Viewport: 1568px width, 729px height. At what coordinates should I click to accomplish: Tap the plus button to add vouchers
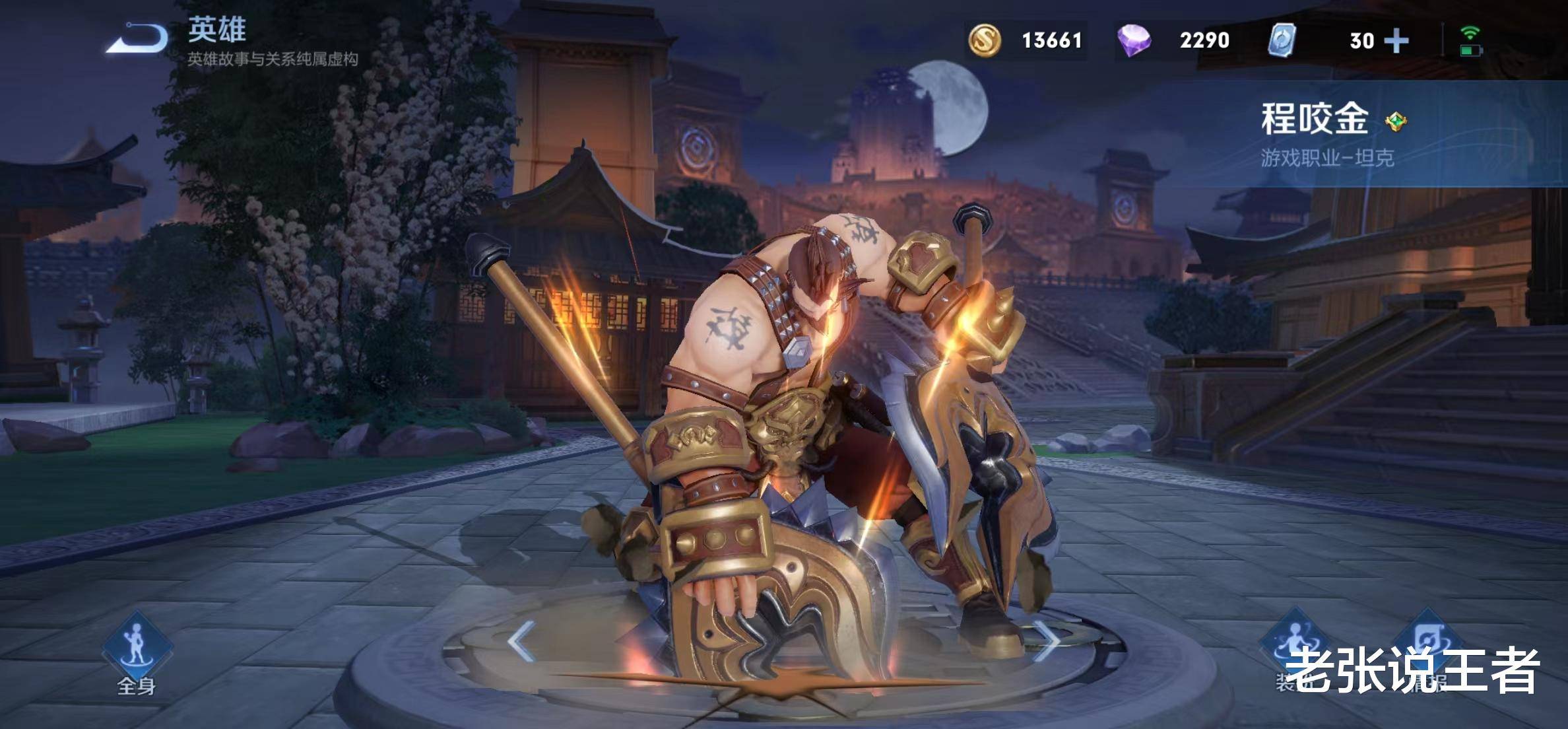pyautogui.click(x=1396, y=41)
